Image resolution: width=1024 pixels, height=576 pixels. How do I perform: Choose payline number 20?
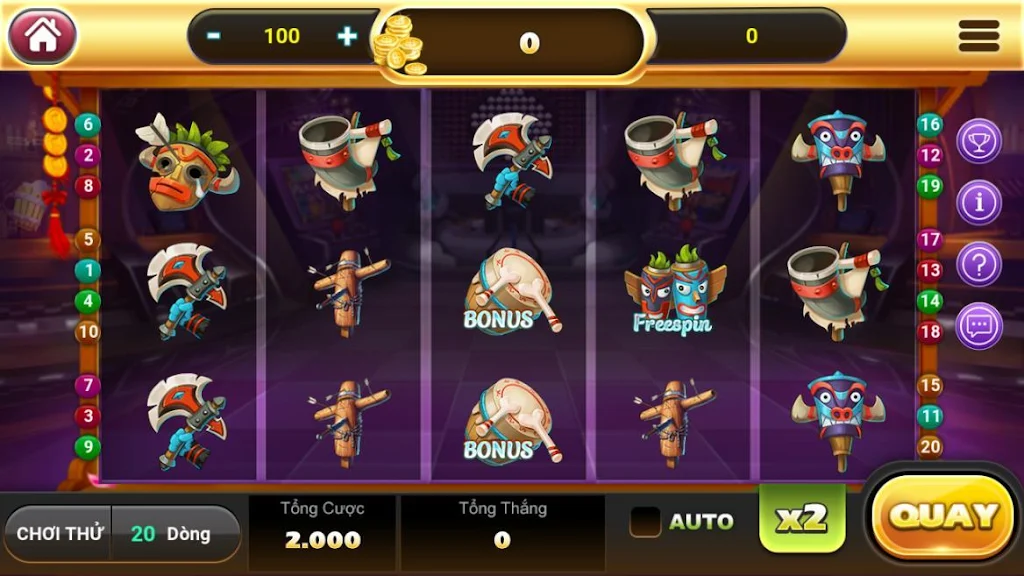click(x=930, y=447)
